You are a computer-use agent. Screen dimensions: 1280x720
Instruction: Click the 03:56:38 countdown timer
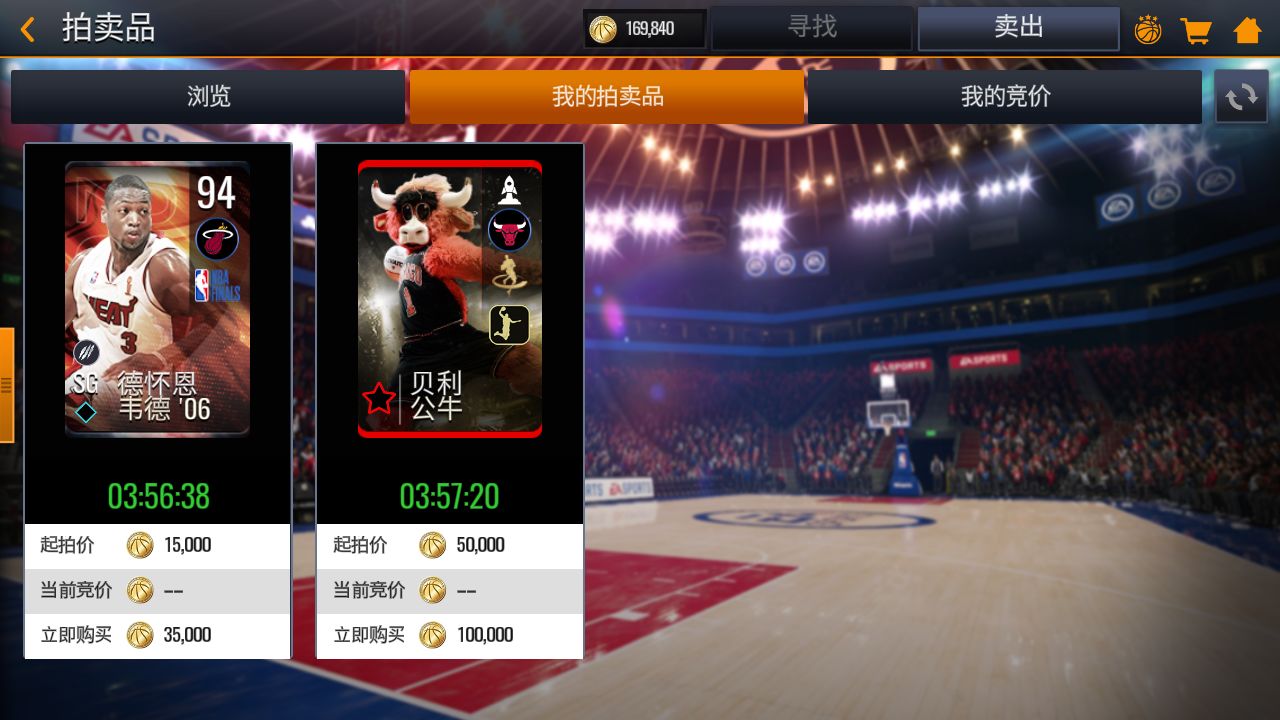pyautogui.click(x=157, y=496)
